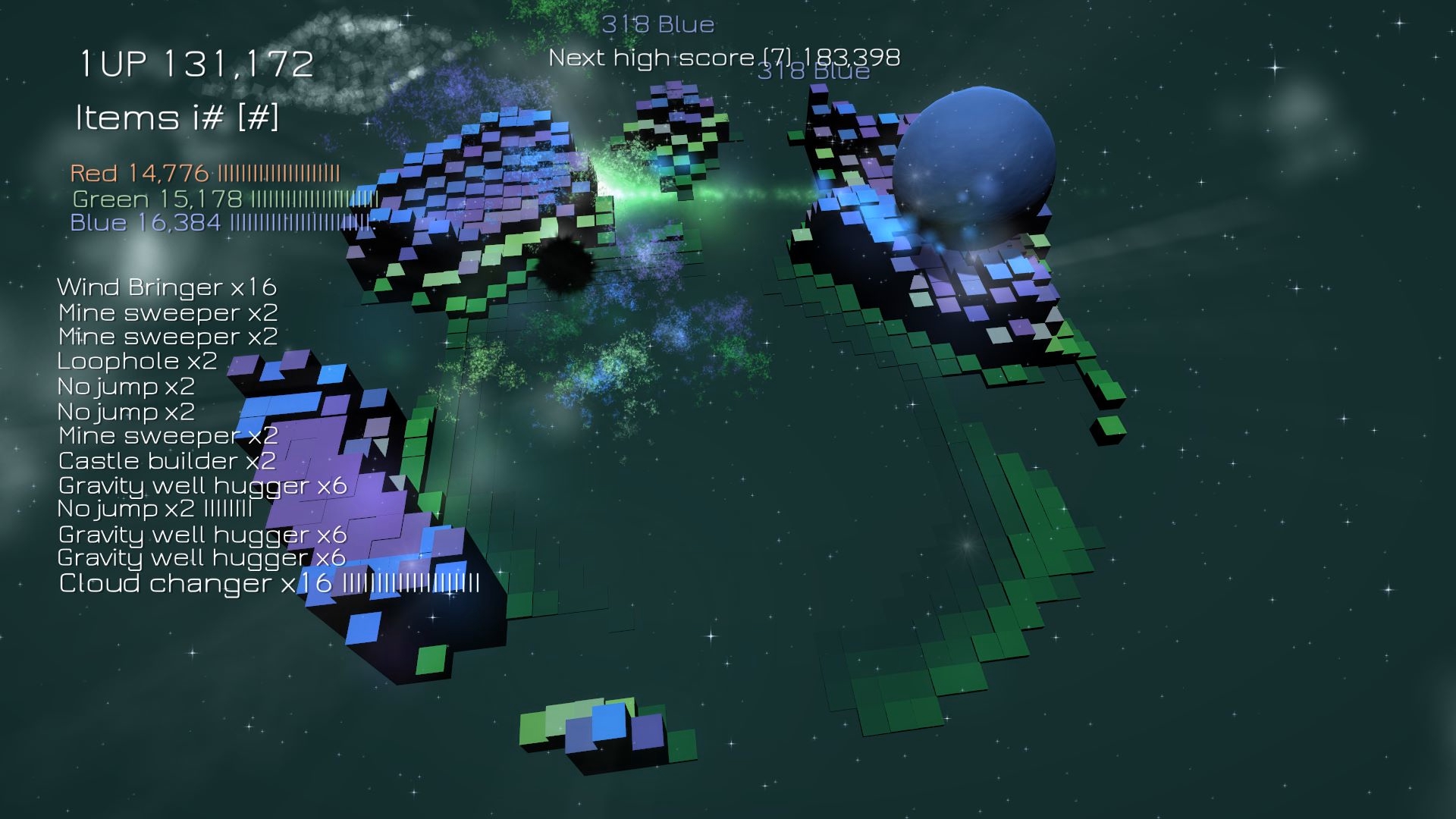Click the 318 Blue label at top
The width and height of the screenshot is (1456, 819).
coord(658,24)
